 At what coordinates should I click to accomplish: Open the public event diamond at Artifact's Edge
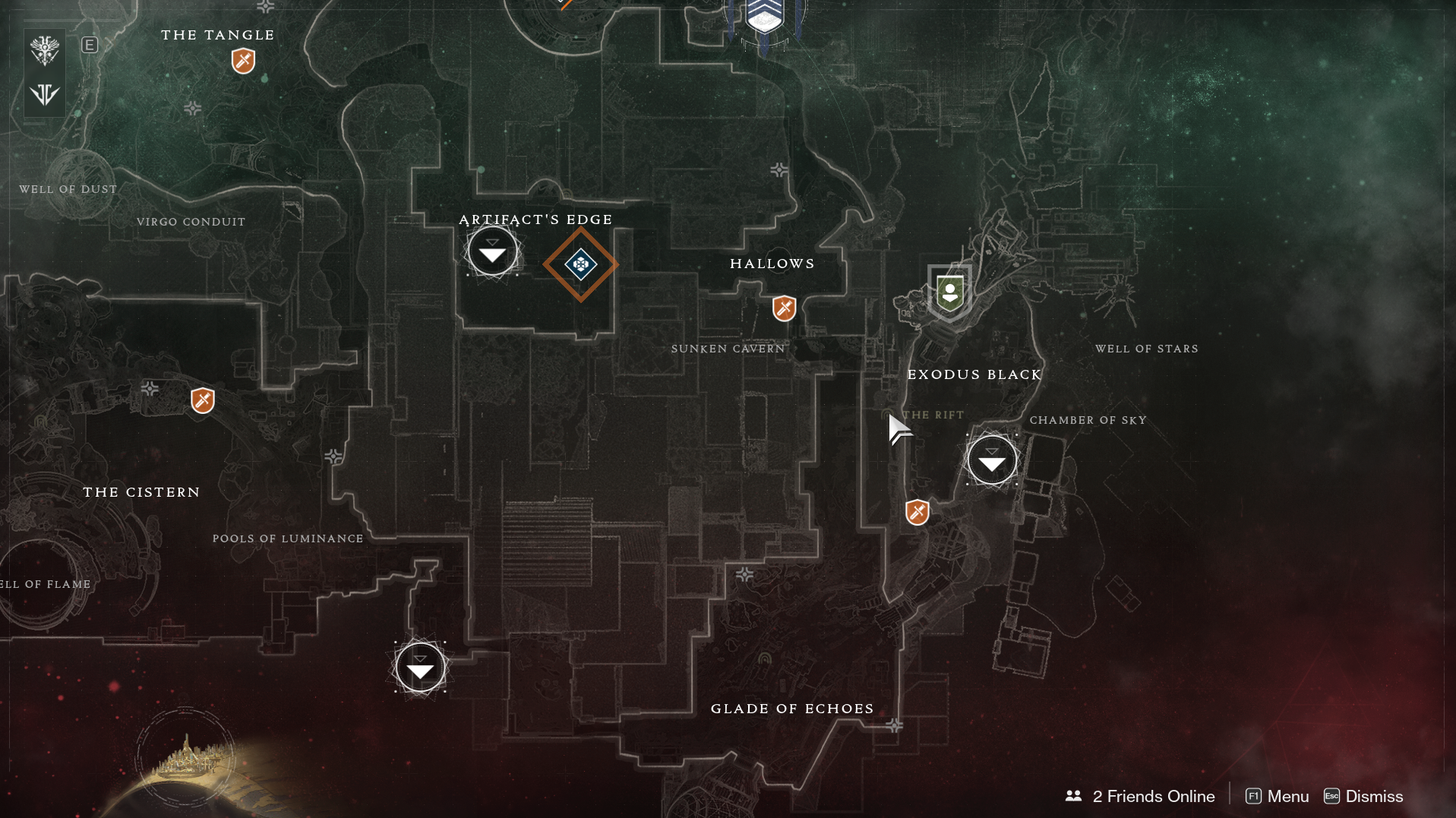pyautogui.click(x=580, y=264)
